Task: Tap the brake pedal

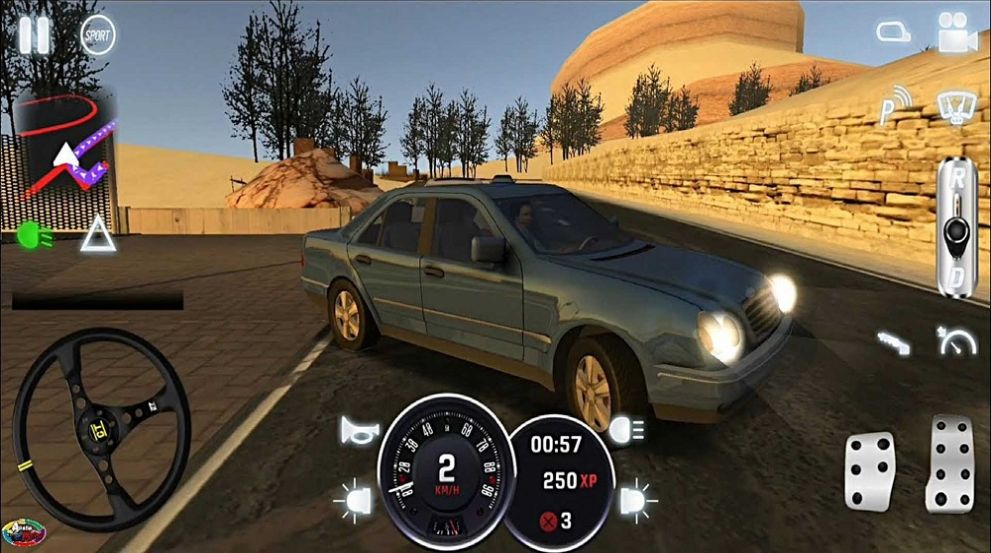Action: tap(870, 471)
